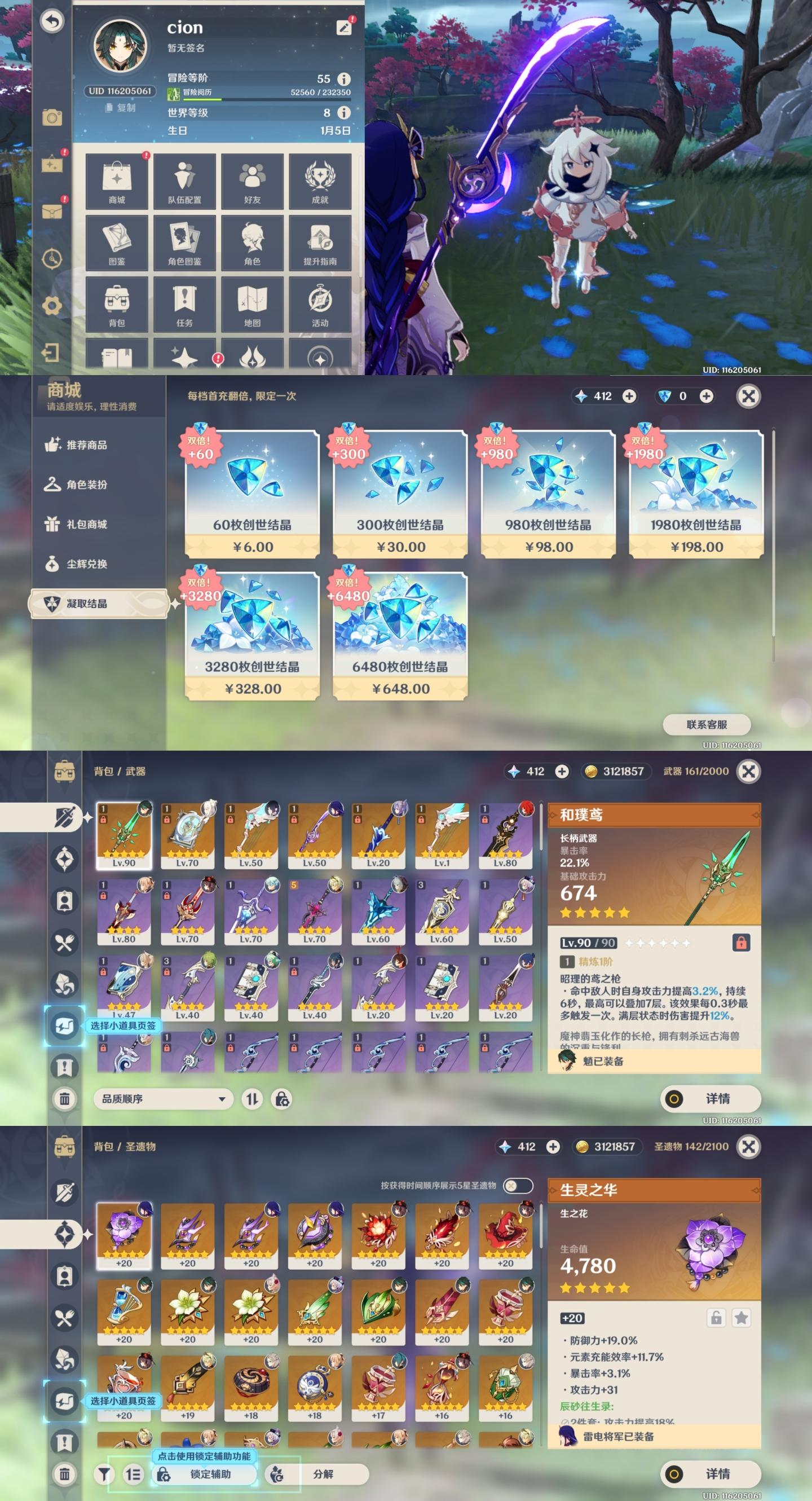This screenshot has width=812, height=1501.
Task: Open the 商城 shop tile in the menu
Action: 117,181
